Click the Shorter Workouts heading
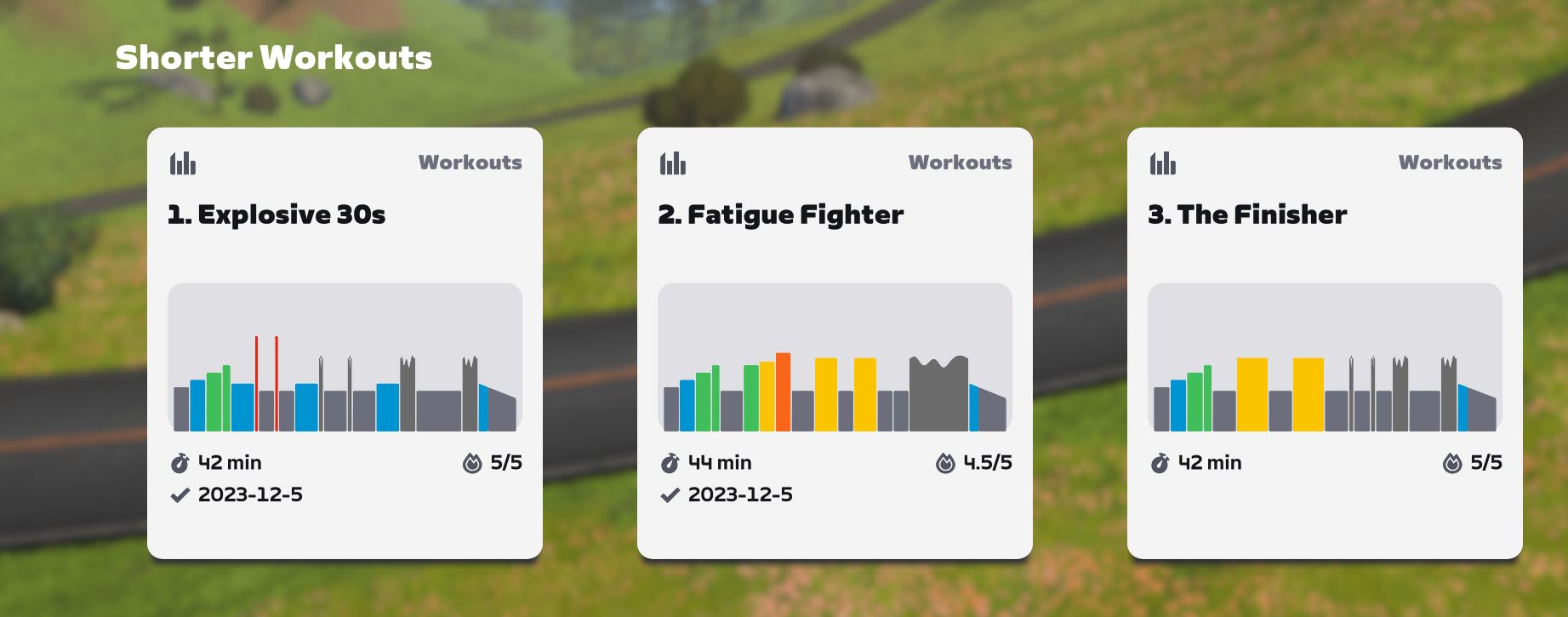Image resolution: width=1568 pixels, height=617 pixels. [274, 59]
